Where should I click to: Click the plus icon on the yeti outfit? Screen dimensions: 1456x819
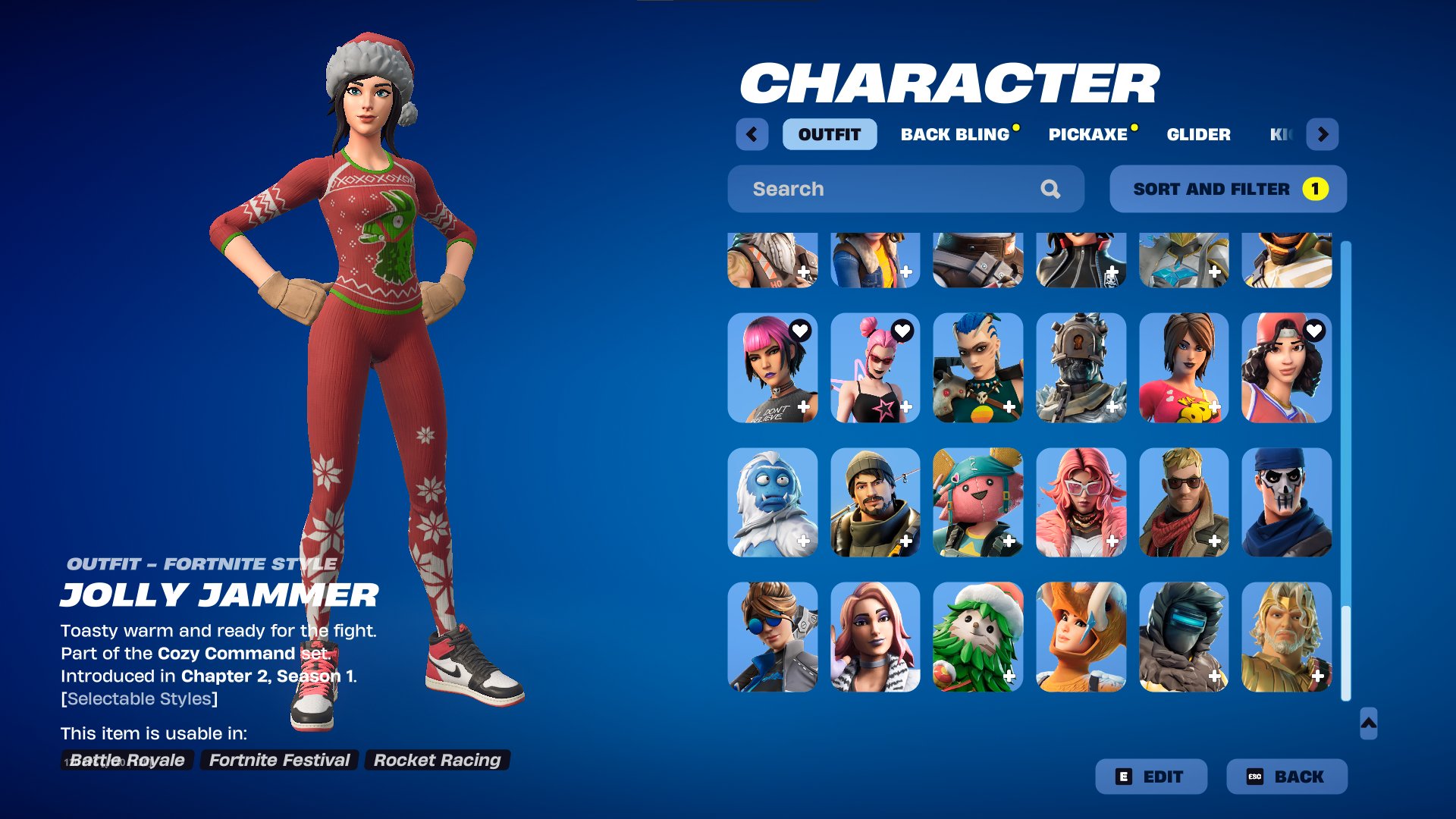[x=804, y=541]
